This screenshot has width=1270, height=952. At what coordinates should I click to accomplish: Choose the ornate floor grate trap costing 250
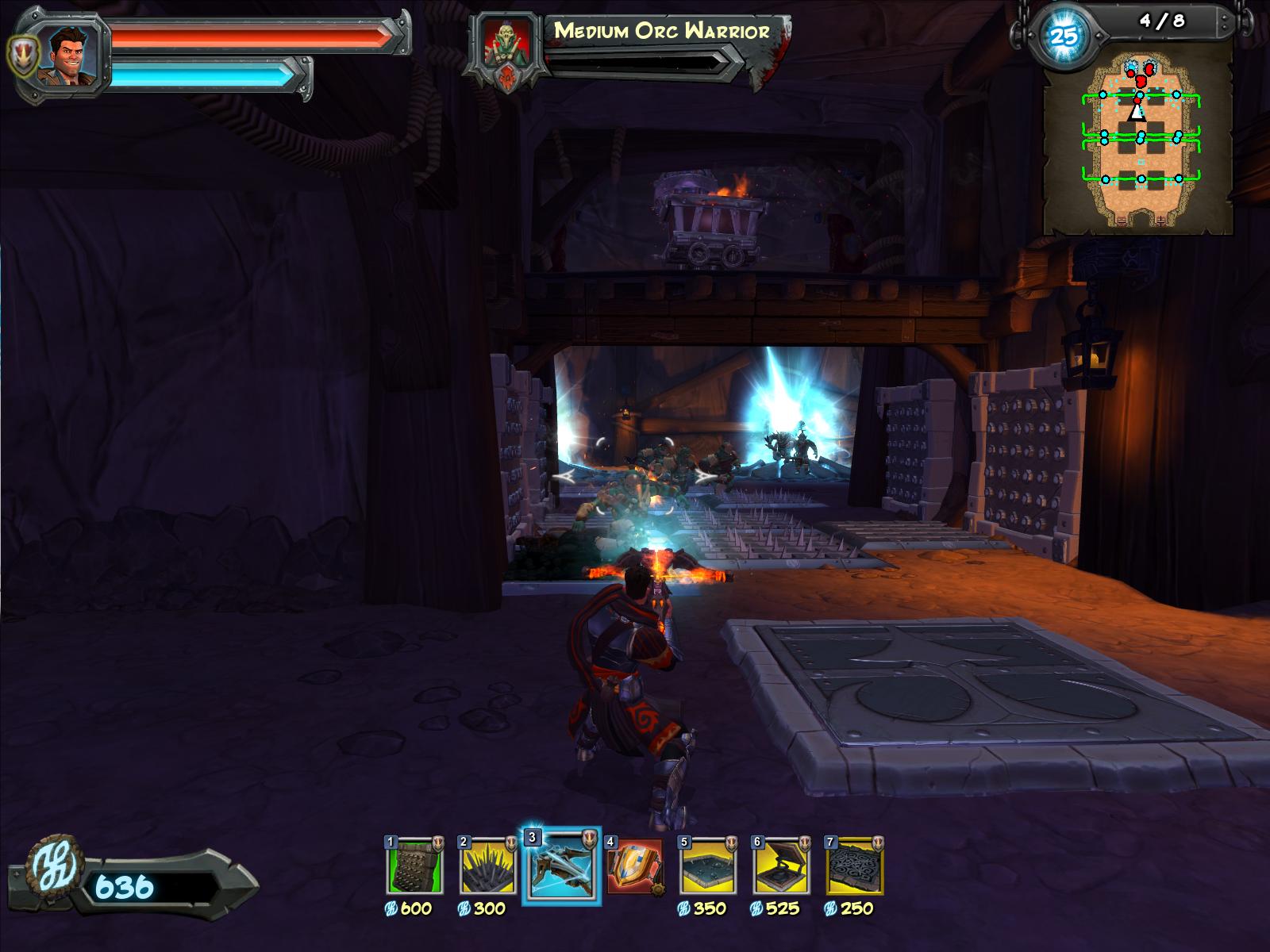(855, 867)
